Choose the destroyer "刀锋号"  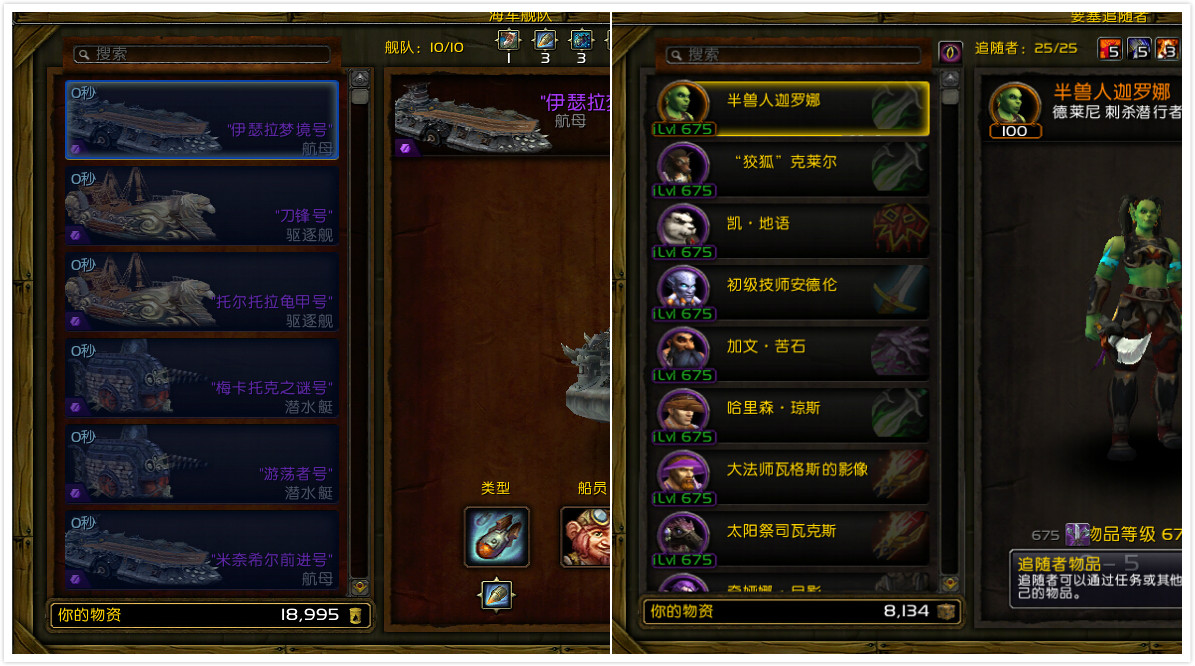(x=202, y=206)
